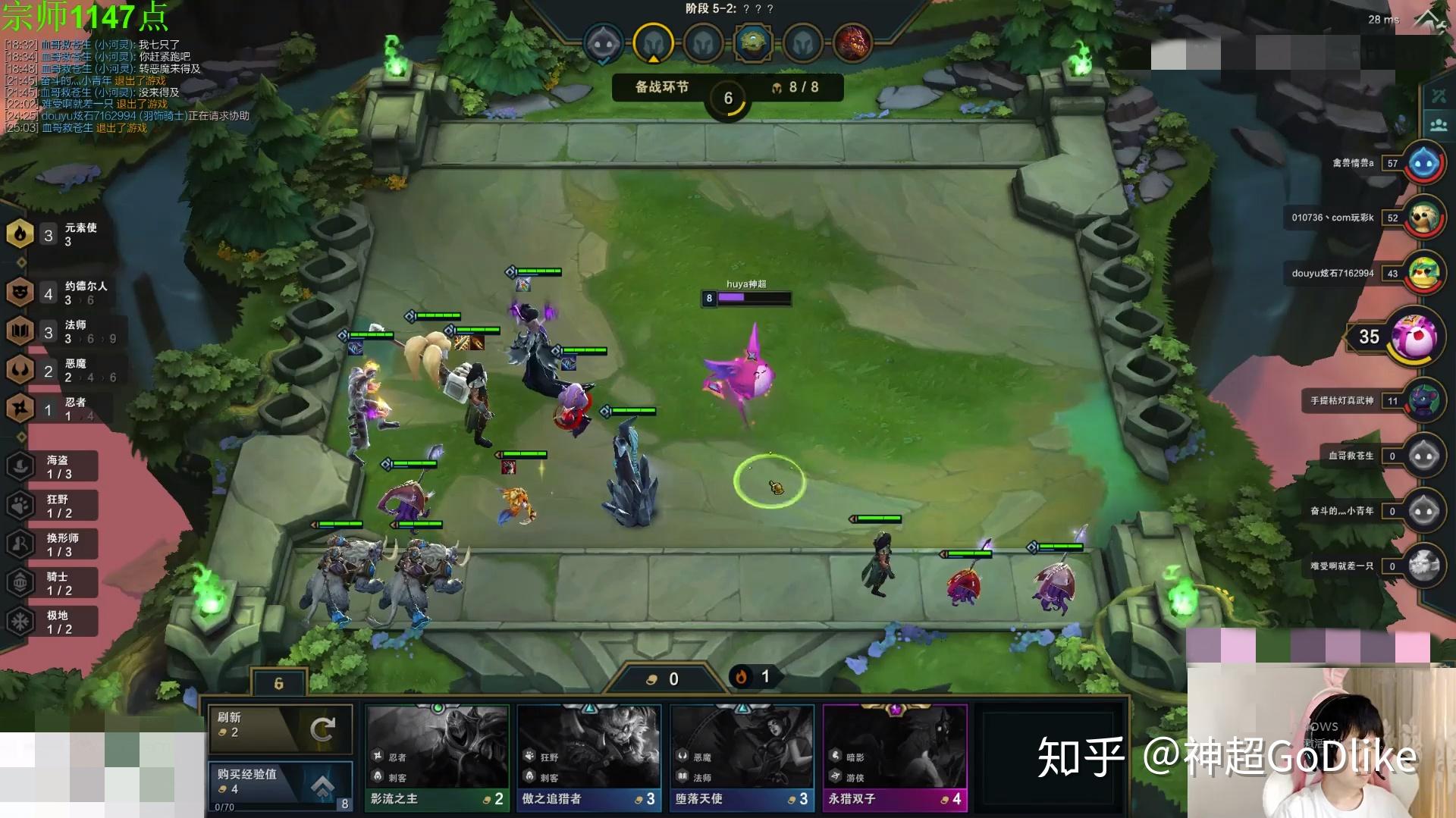Purchase the 傲之追猎者 shop card

tap(589, 757)
